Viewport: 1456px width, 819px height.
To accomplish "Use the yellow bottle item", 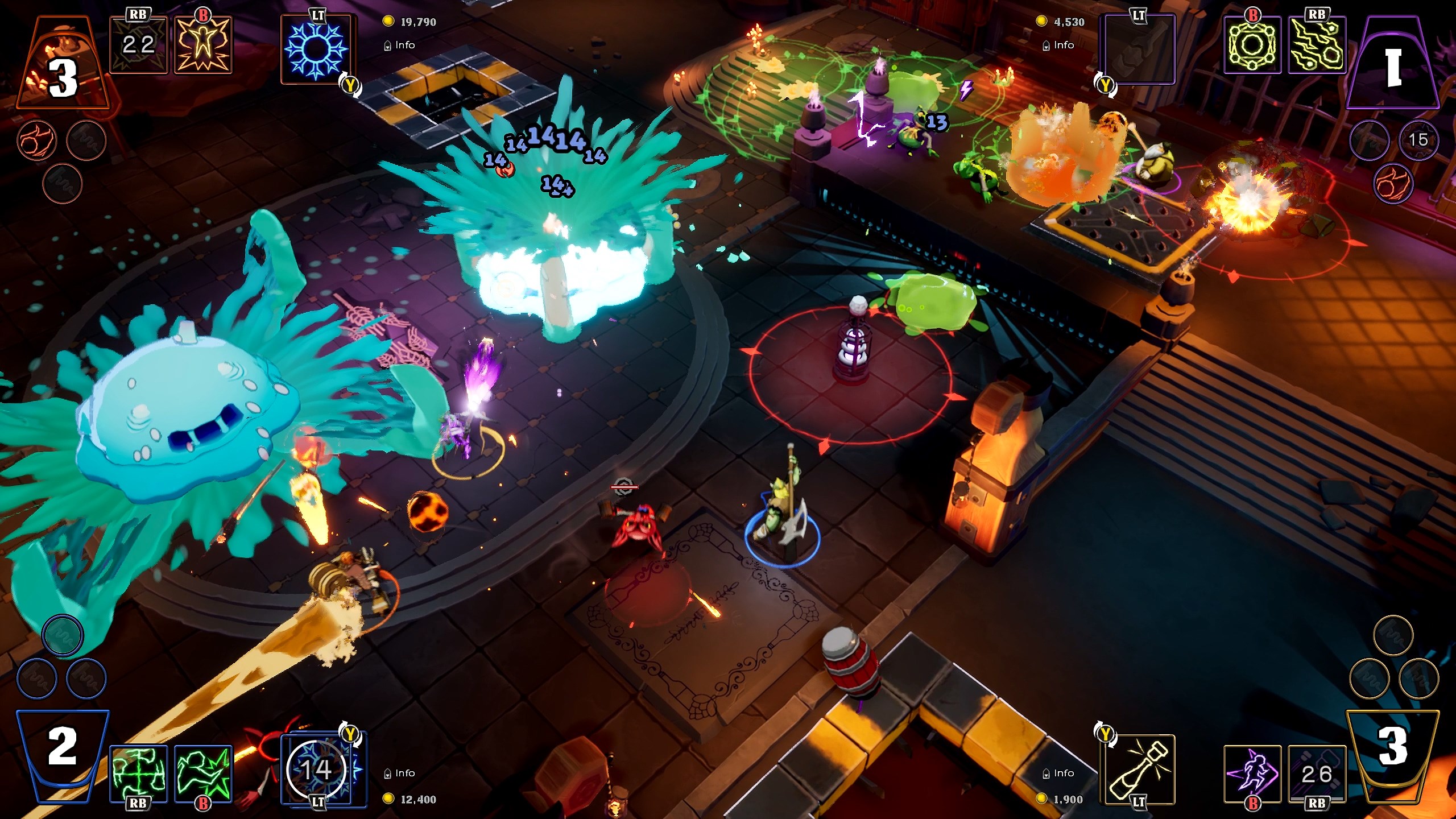I will pos(1138,770).
